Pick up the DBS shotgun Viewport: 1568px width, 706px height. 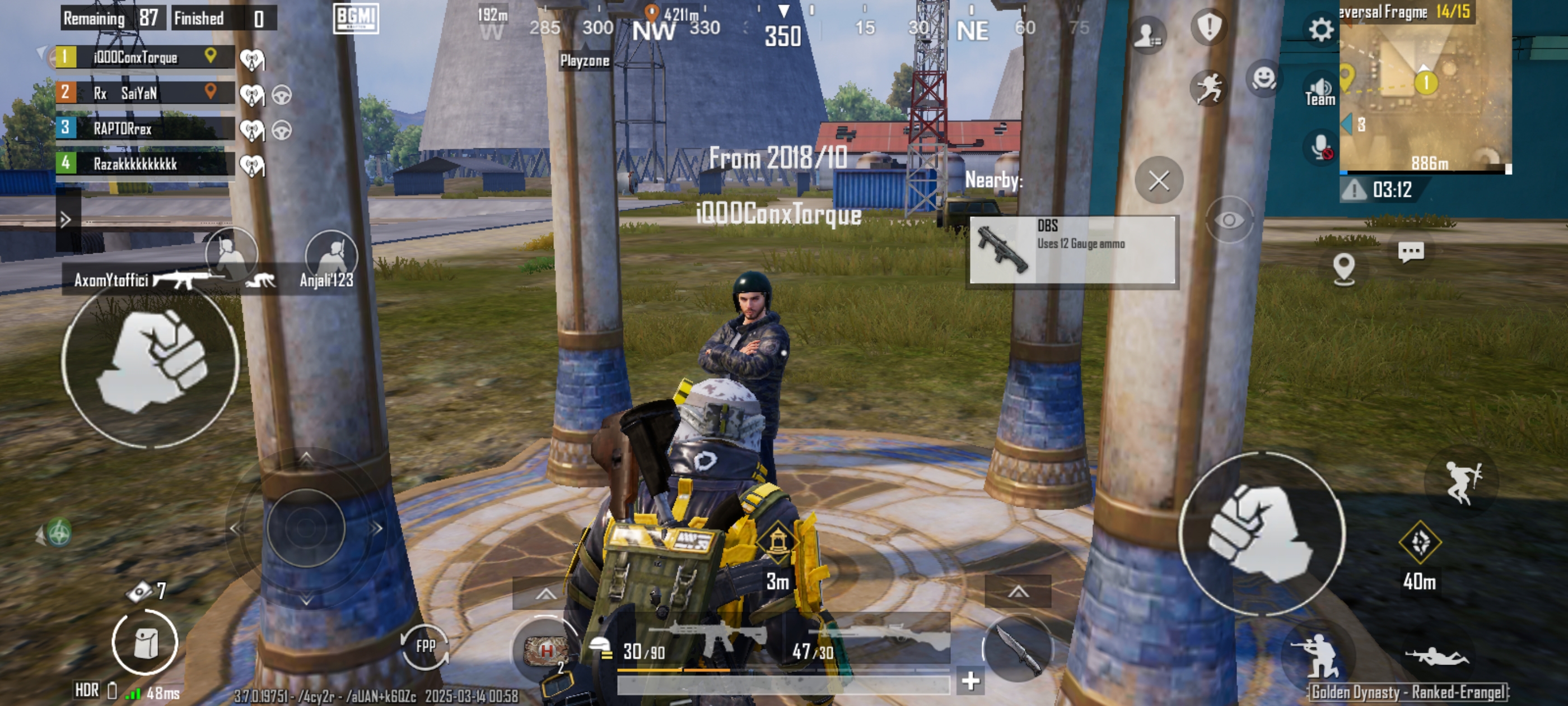click(x=1071, y=249)
